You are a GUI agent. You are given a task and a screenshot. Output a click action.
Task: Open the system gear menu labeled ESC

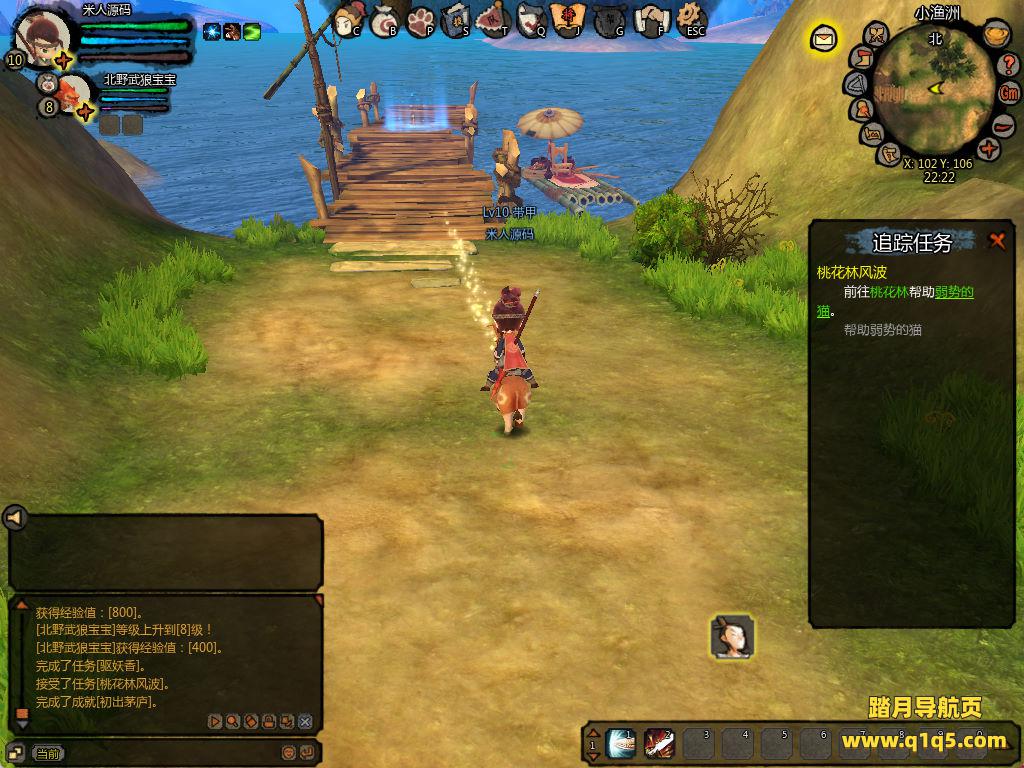[691, 19]
